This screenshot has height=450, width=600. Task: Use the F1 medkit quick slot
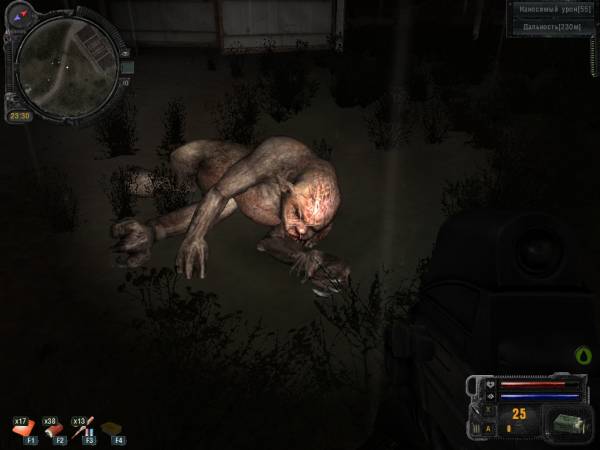click(24, 427)
